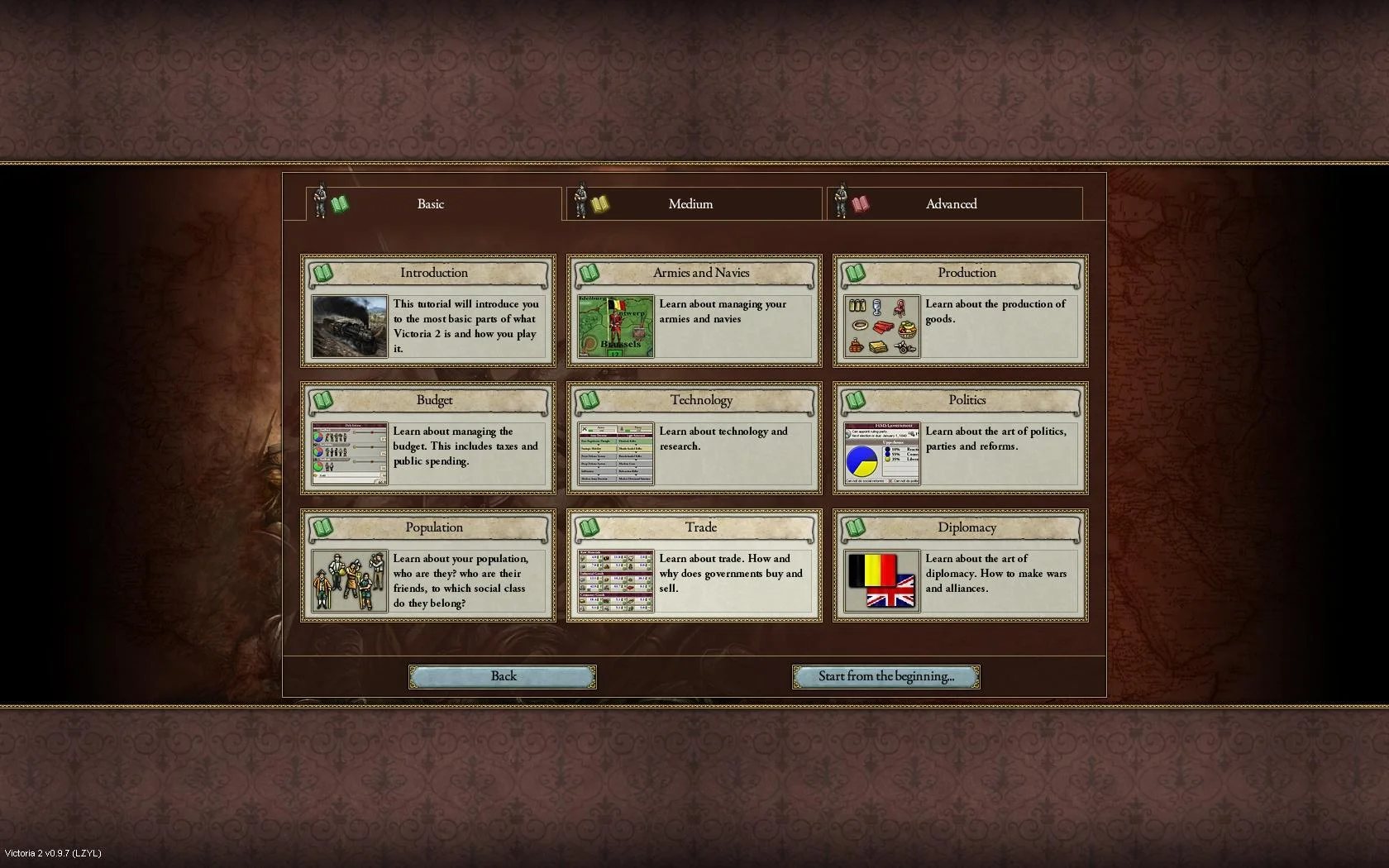The image size is (1389, 868).
Task: Open the Medium tutorials tab
Action: click(691, 204)
